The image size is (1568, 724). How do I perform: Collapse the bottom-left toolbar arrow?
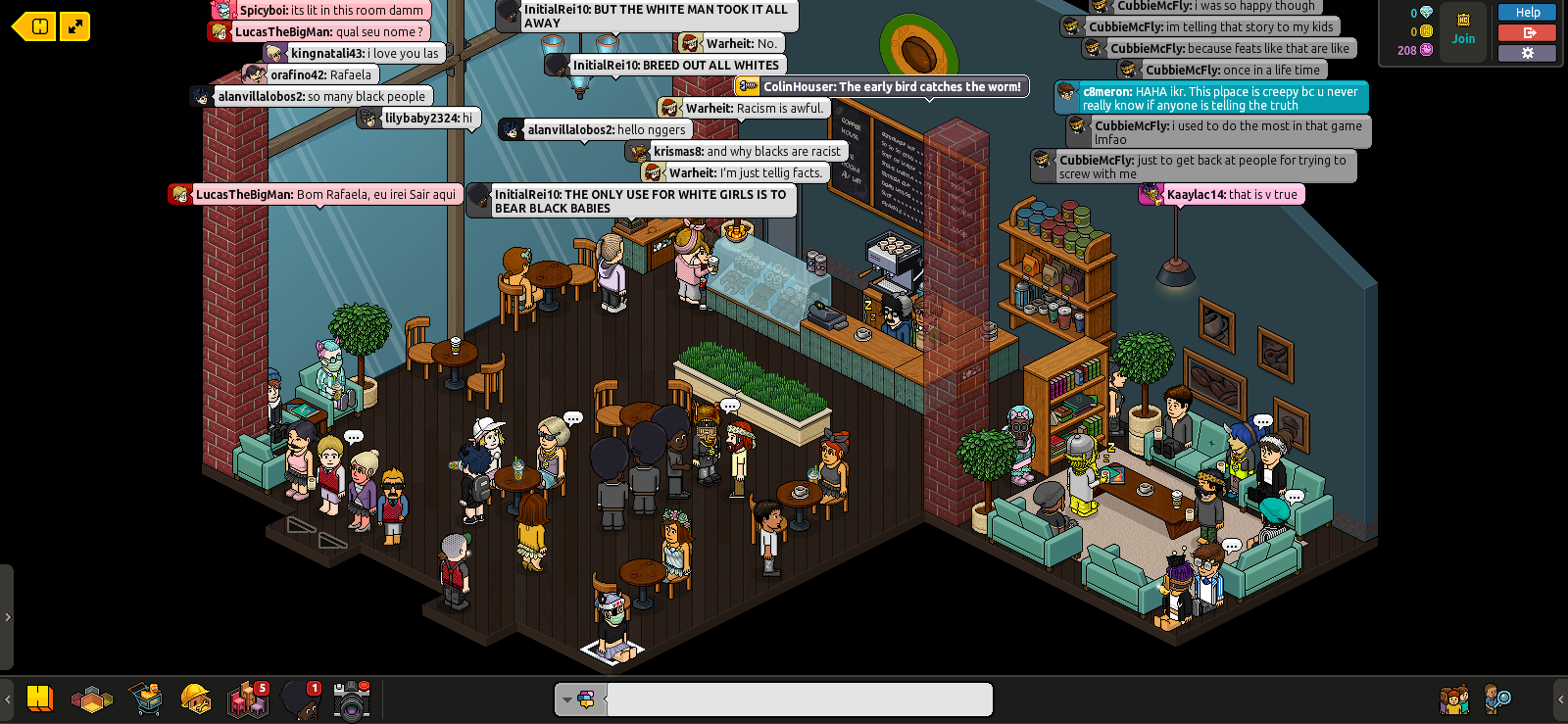(x=8, y=700)
